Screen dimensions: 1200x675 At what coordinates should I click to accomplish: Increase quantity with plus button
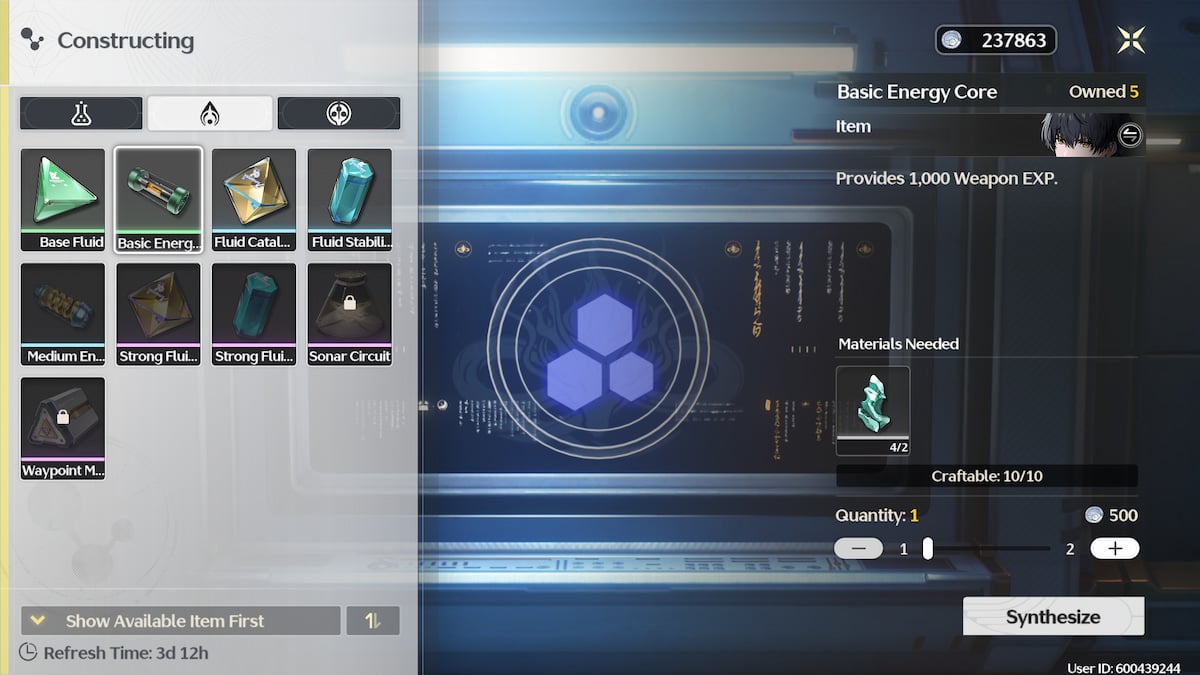pos(1114,548)
